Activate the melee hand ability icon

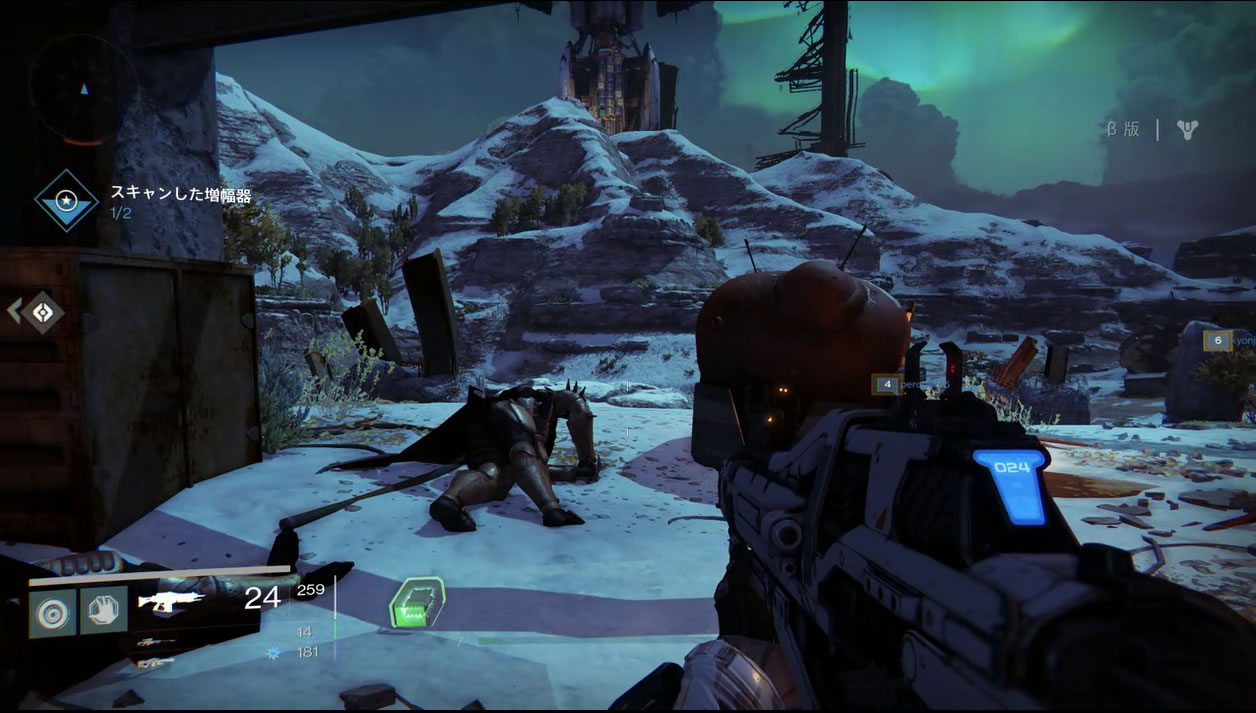(103, 610)
